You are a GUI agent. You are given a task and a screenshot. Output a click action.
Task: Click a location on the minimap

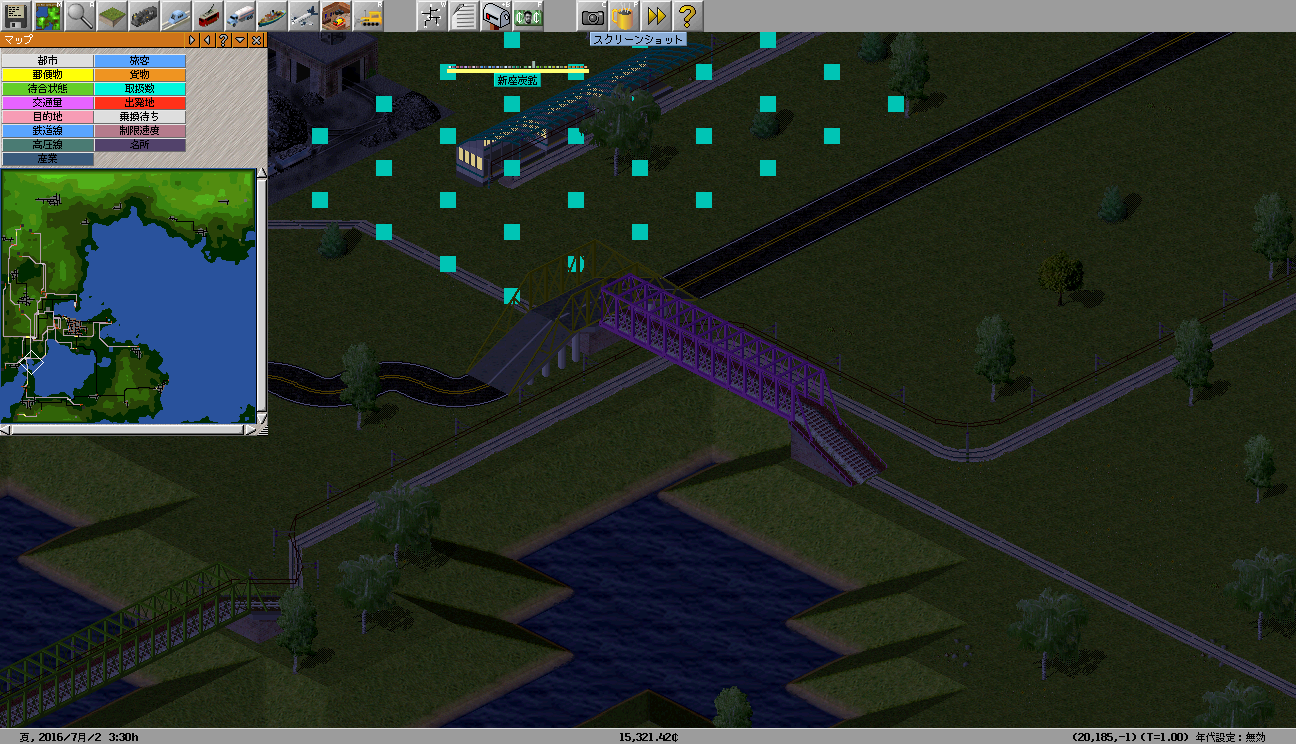tap(130, 300)
